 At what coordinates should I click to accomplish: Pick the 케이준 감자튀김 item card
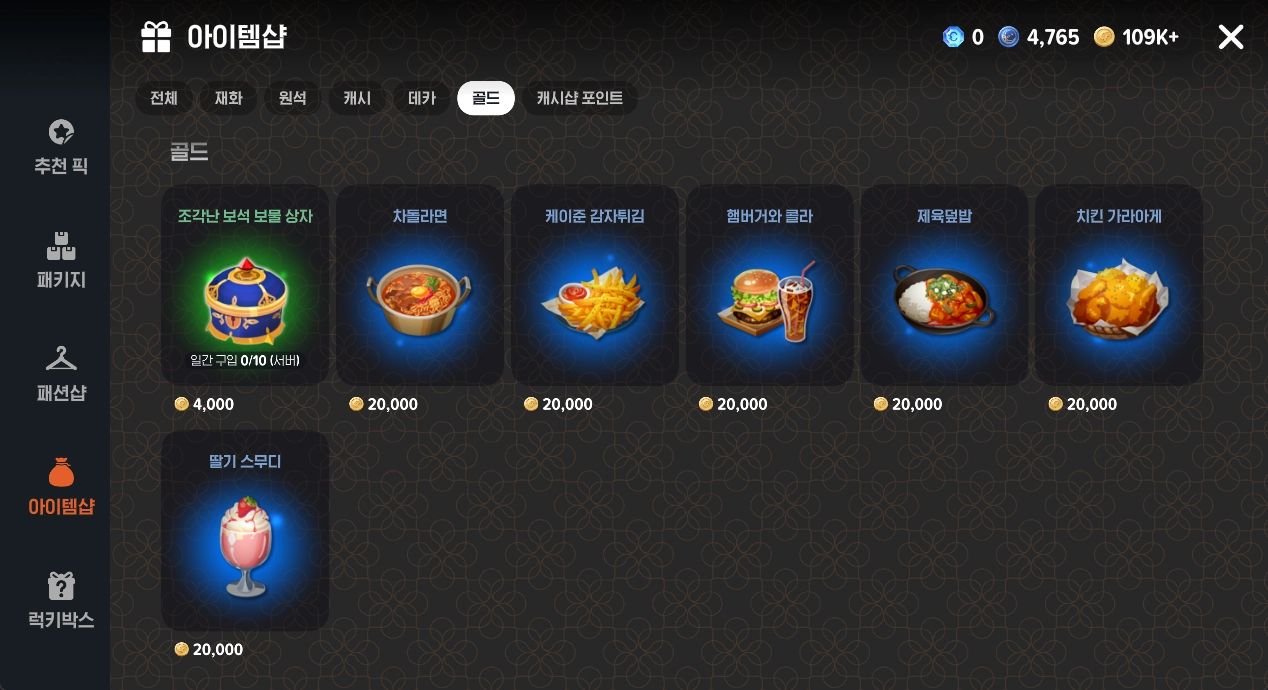tap(594, 285)
